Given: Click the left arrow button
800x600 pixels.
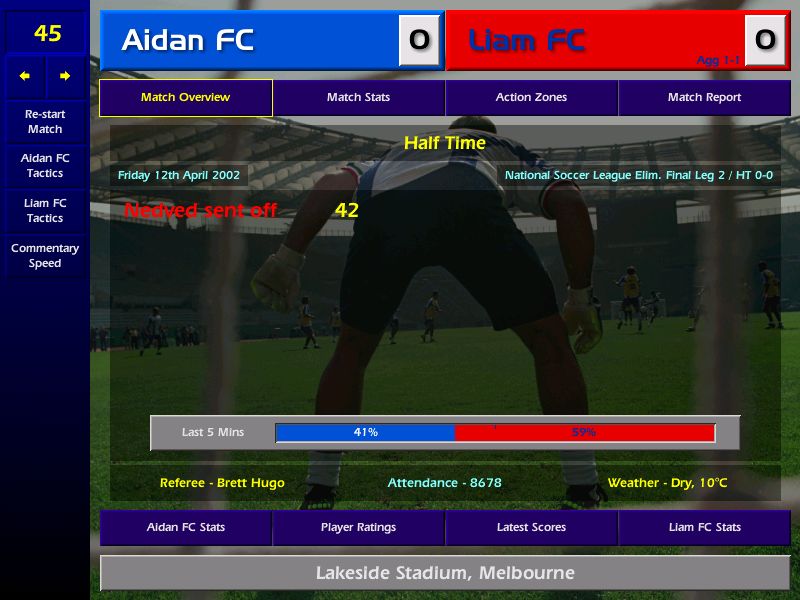Looking at the screenshot, I should click(25, 76).
